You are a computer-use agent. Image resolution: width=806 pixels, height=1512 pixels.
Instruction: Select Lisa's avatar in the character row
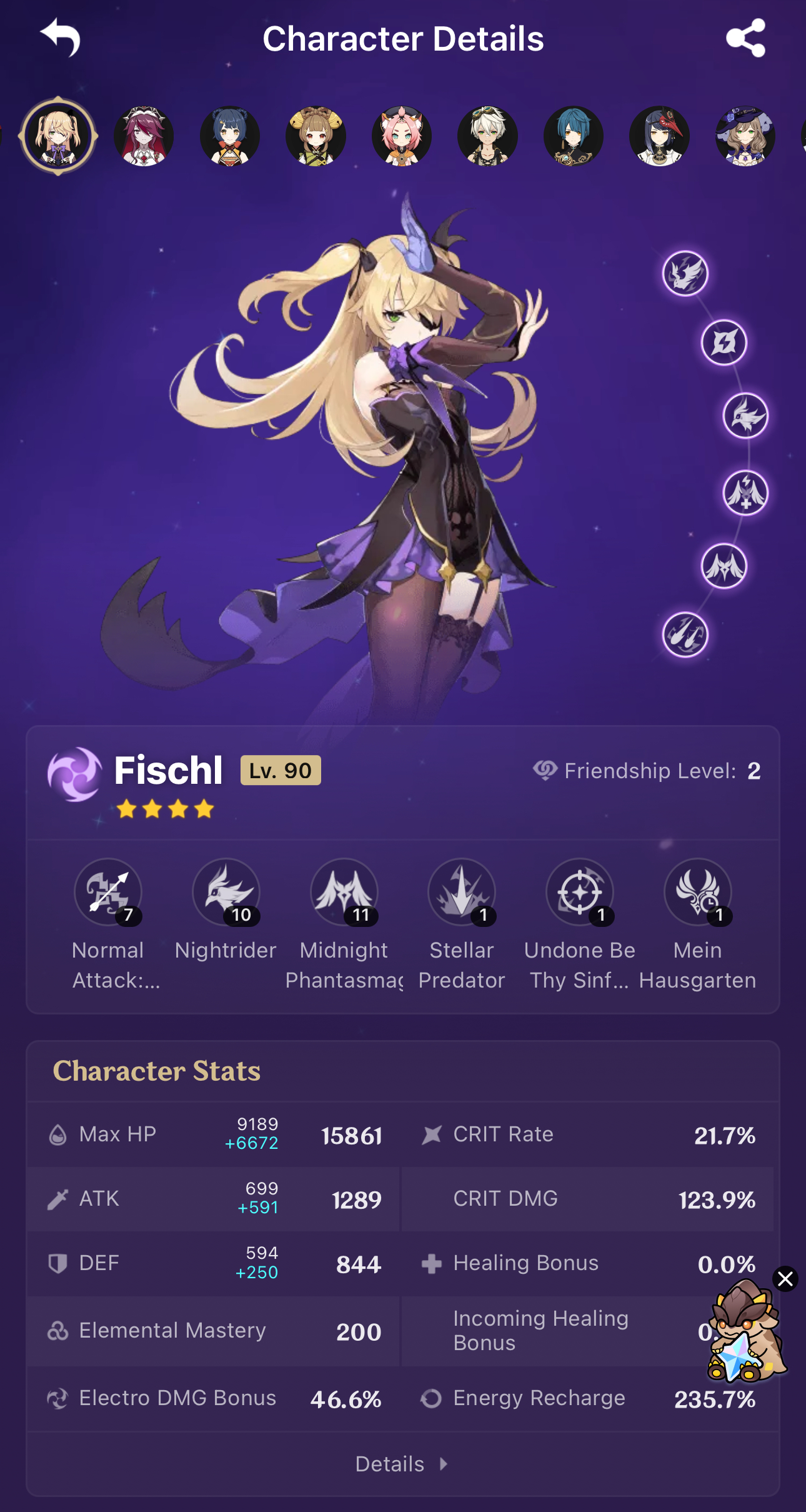pos(744,136)
